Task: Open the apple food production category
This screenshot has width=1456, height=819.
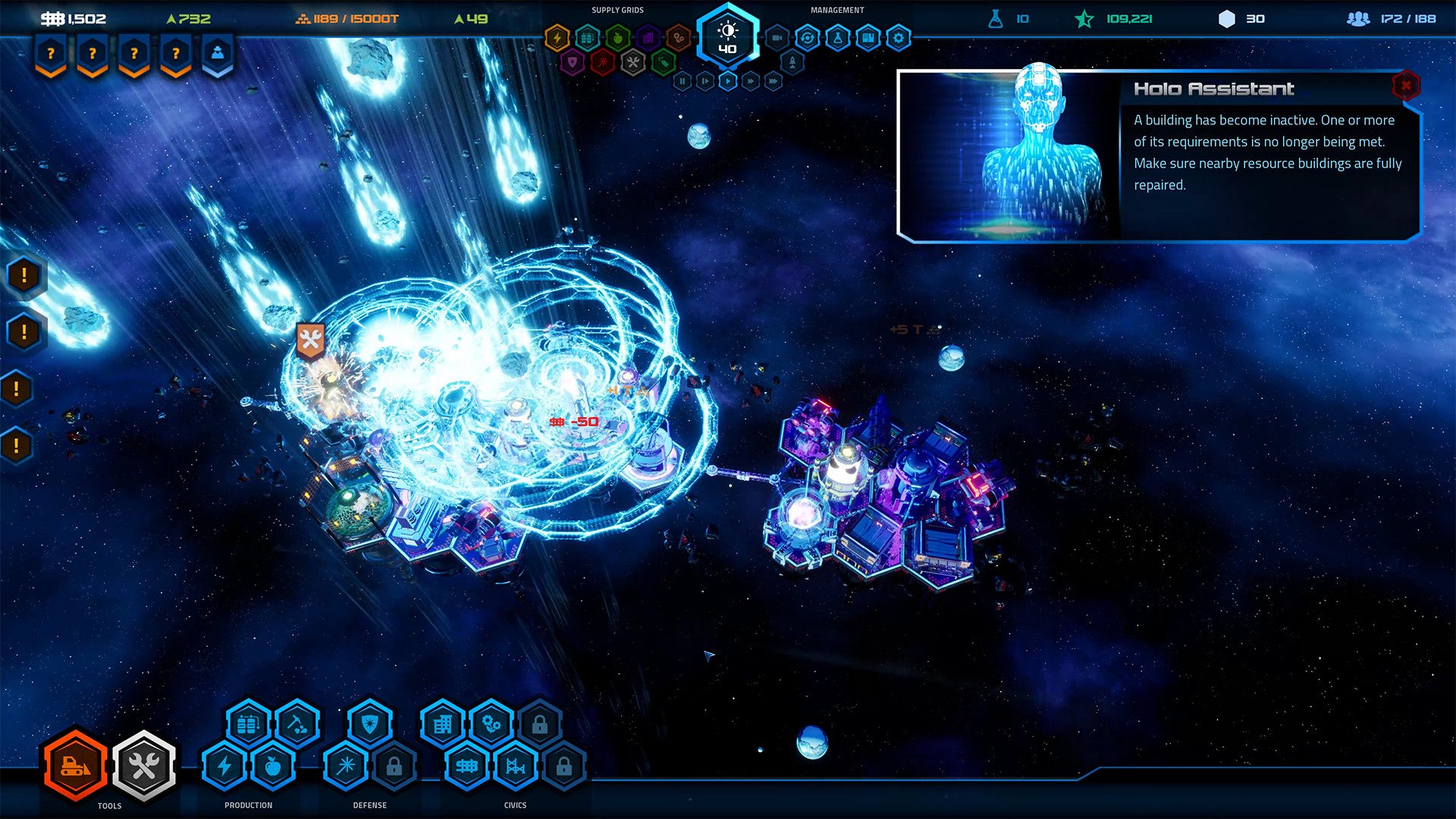Action: tap(273, 766)
